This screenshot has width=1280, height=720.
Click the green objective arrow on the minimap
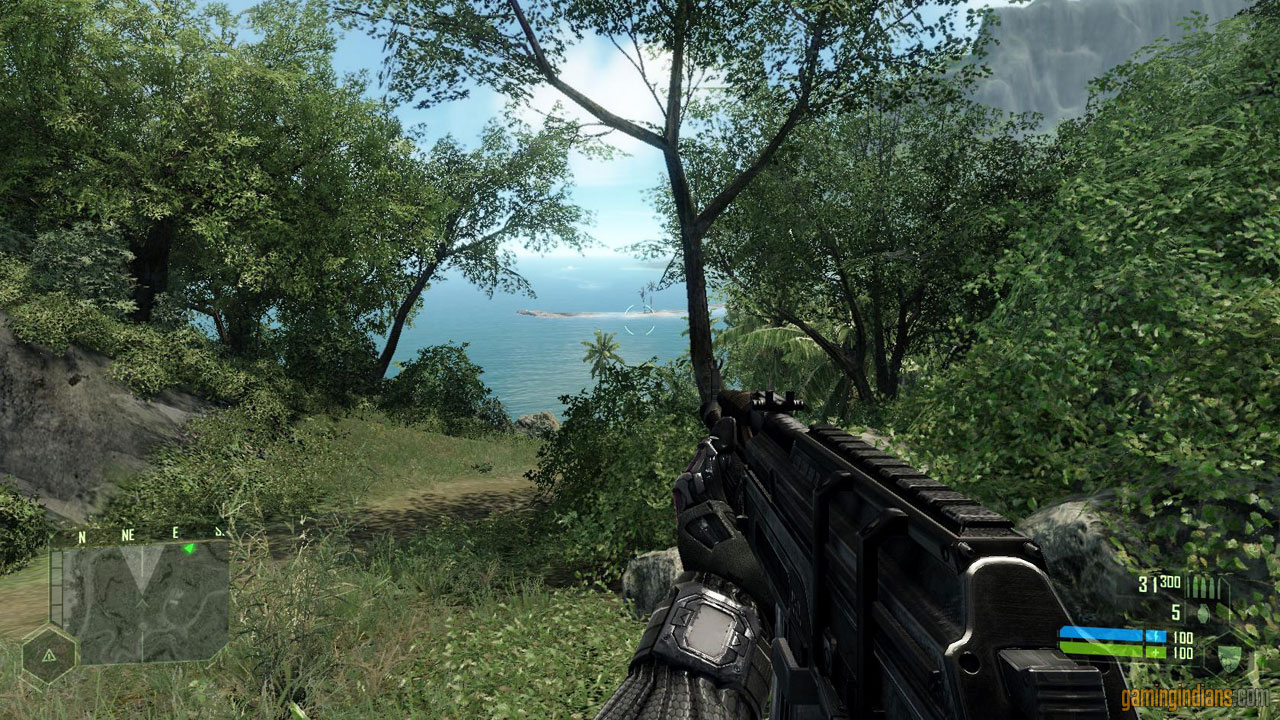tap(187, 548)
